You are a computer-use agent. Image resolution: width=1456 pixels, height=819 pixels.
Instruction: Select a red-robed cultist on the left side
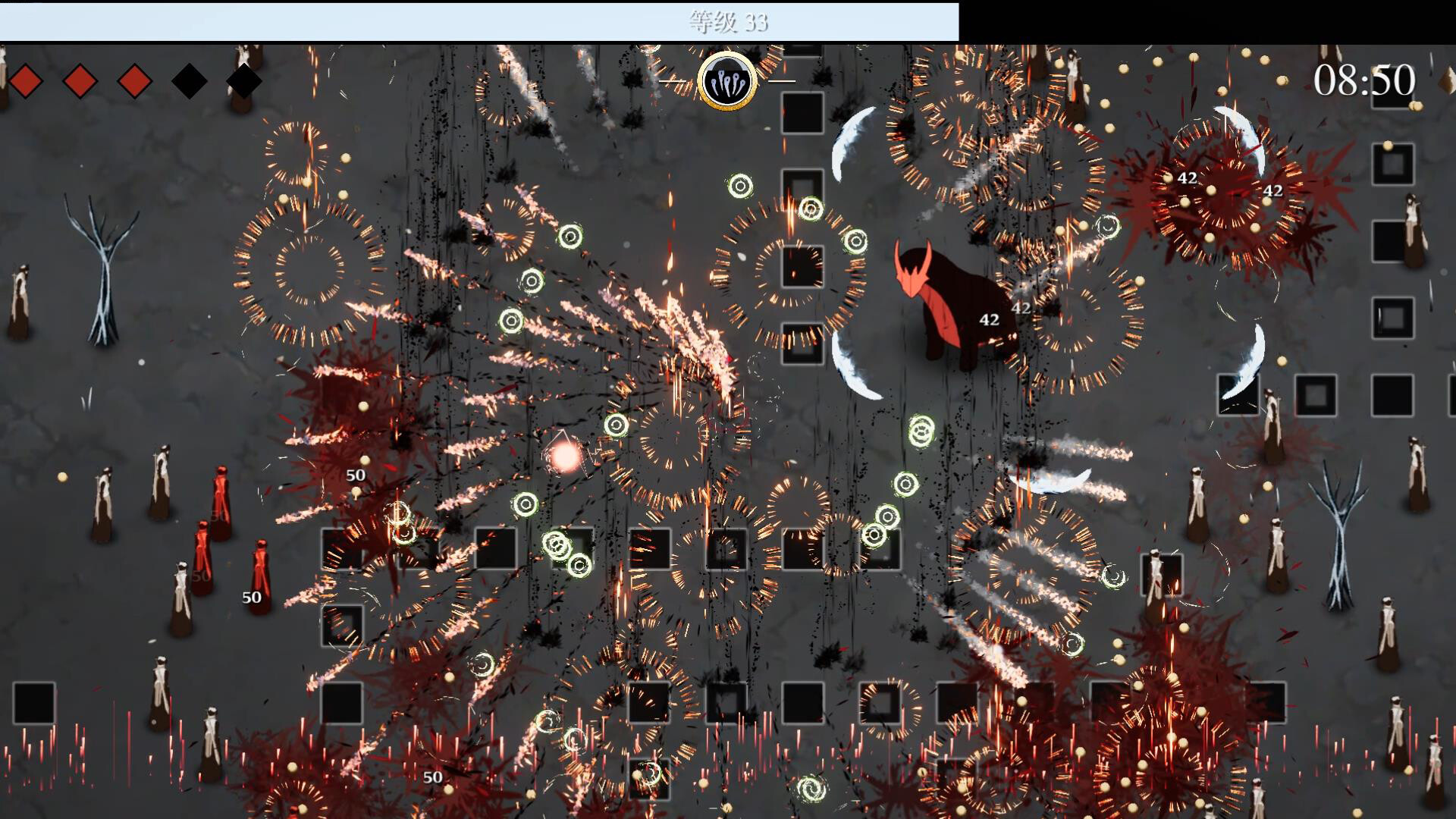[221, 497]
